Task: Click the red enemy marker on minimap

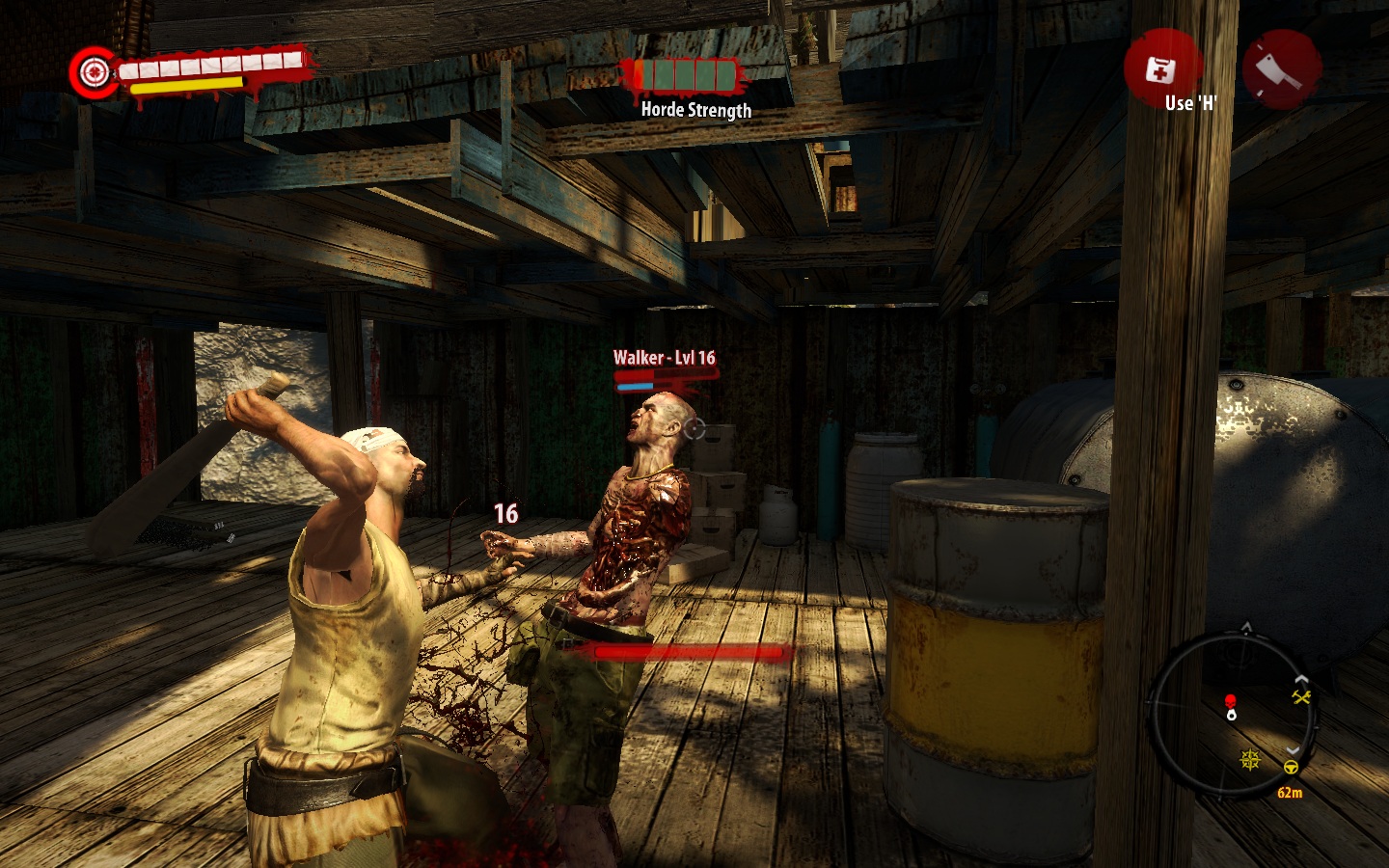Action: tap(1230, 700)
